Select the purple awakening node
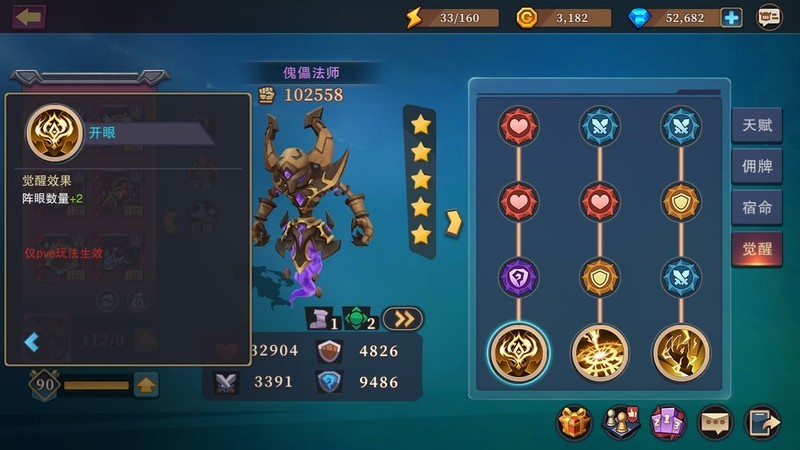Screen dimensions: 800x450 point(519,278)
